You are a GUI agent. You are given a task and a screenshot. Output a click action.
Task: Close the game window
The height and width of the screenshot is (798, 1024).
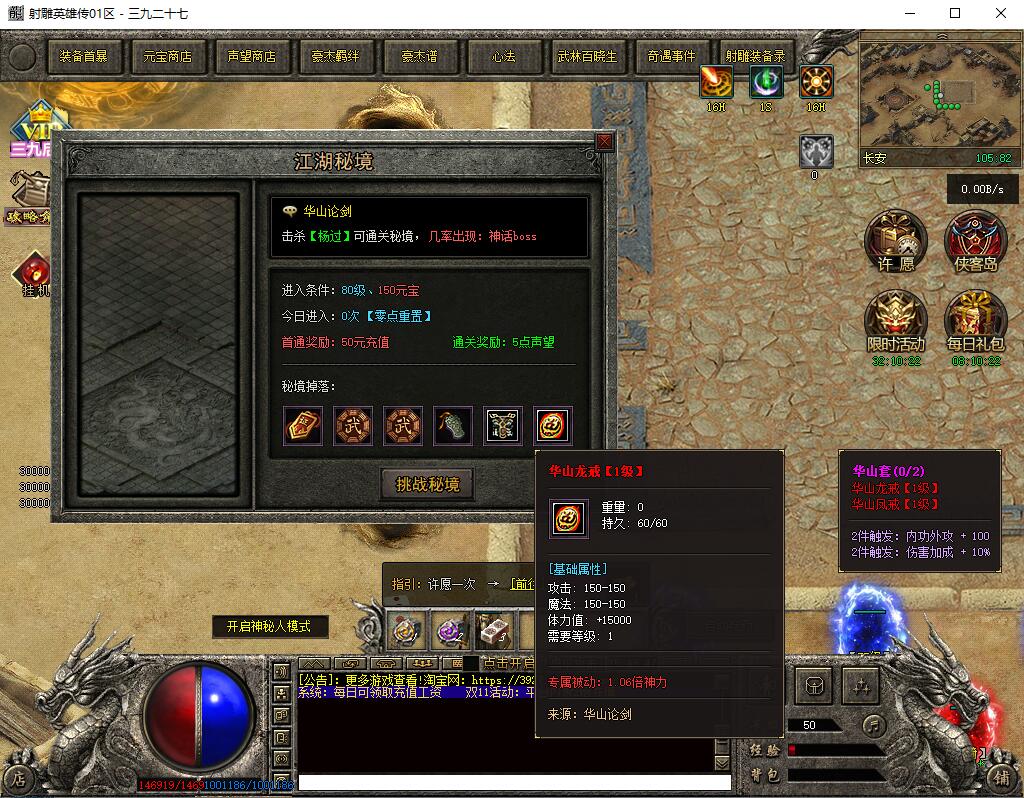(1000, 13)
